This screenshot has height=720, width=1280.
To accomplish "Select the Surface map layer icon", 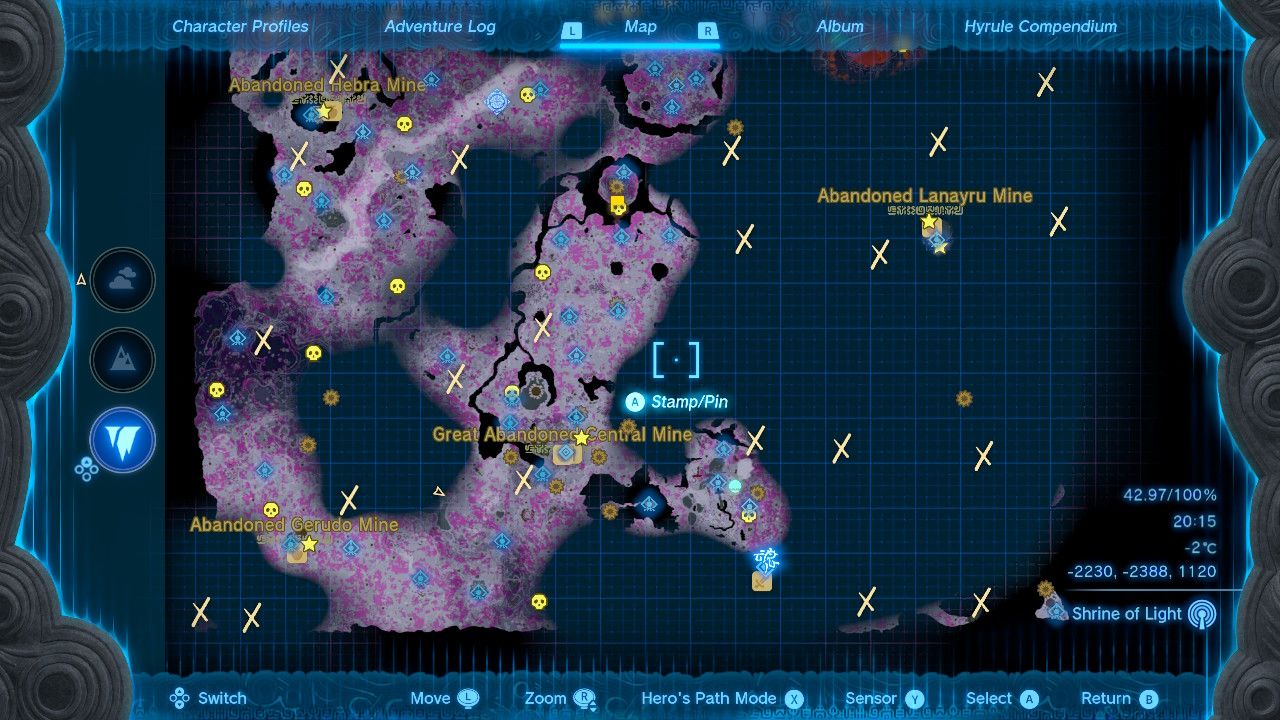I will pyautogui.click(x=122, y=361).
